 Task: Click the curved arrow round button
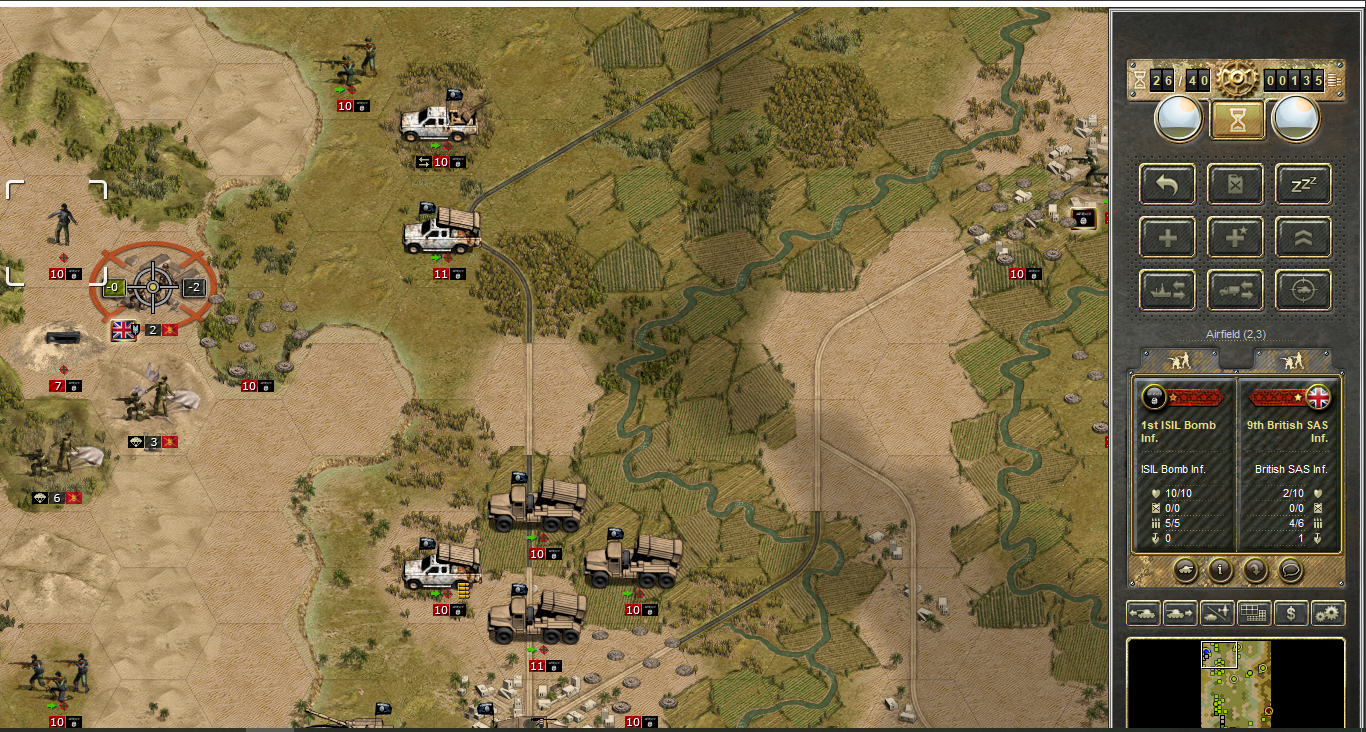[1255, 570]
